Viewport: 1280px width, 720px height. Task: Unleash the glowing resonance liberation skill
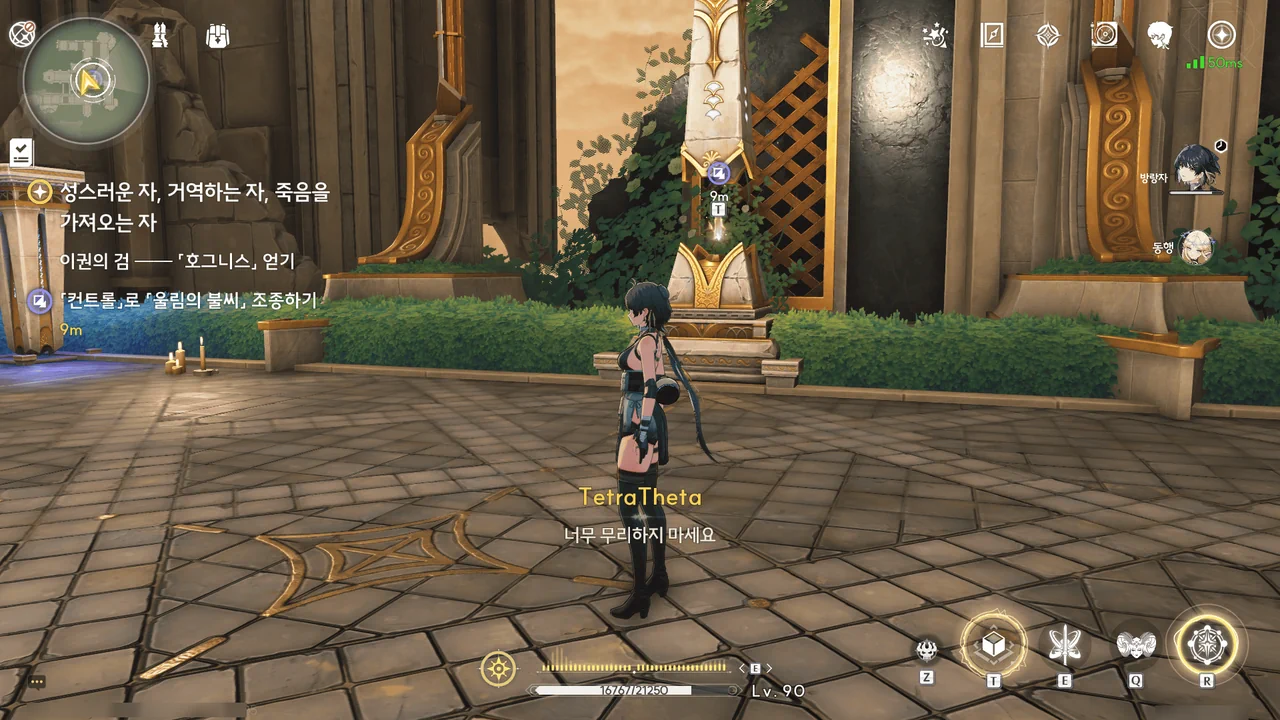point(1206,644)
